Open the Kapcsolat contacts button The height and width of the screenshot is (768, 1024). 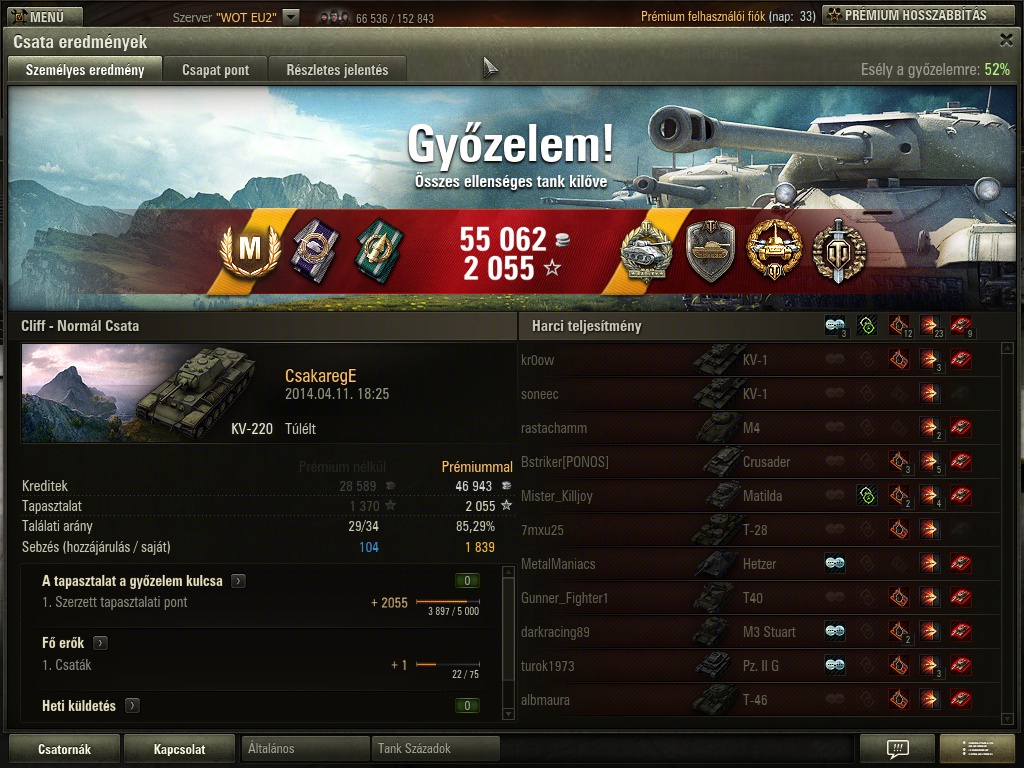click(x=180, y=749)
